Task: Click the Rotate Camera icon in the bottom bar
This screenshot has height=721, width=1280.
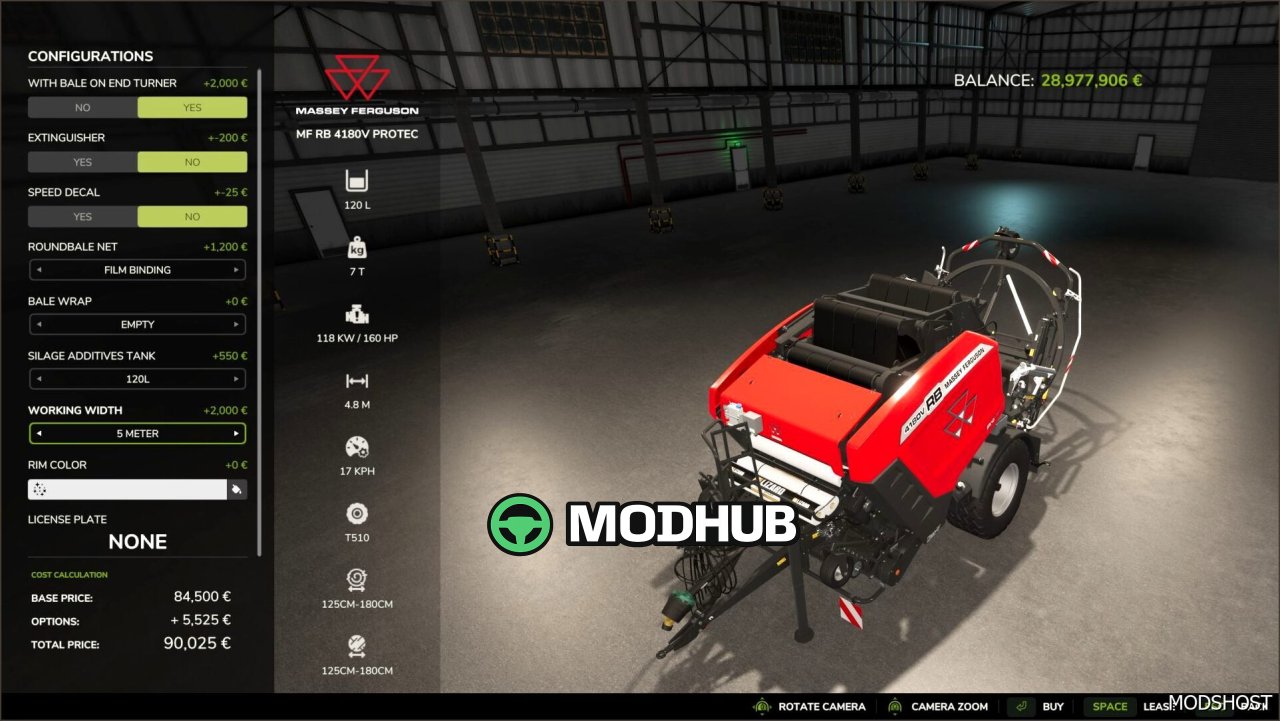Action: [761, 706]
